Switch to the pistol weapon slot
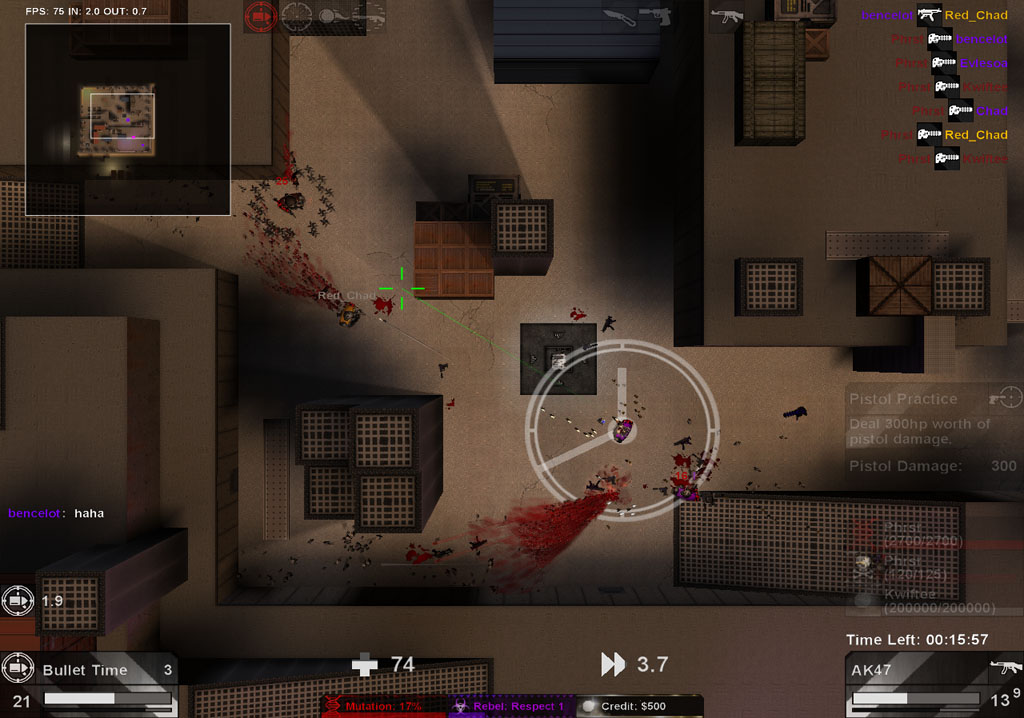1024x718 pixels. [x=655, y=16]
